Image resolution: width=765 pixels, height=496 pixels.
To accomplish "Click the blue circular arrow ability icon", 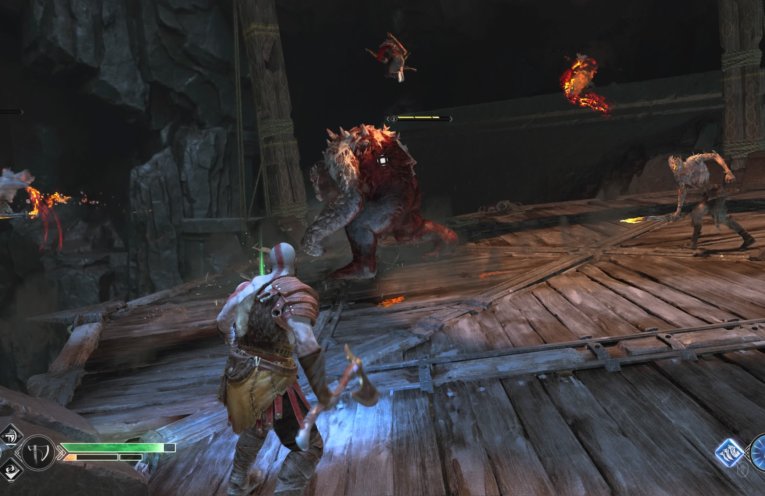I will coord(758,452).
